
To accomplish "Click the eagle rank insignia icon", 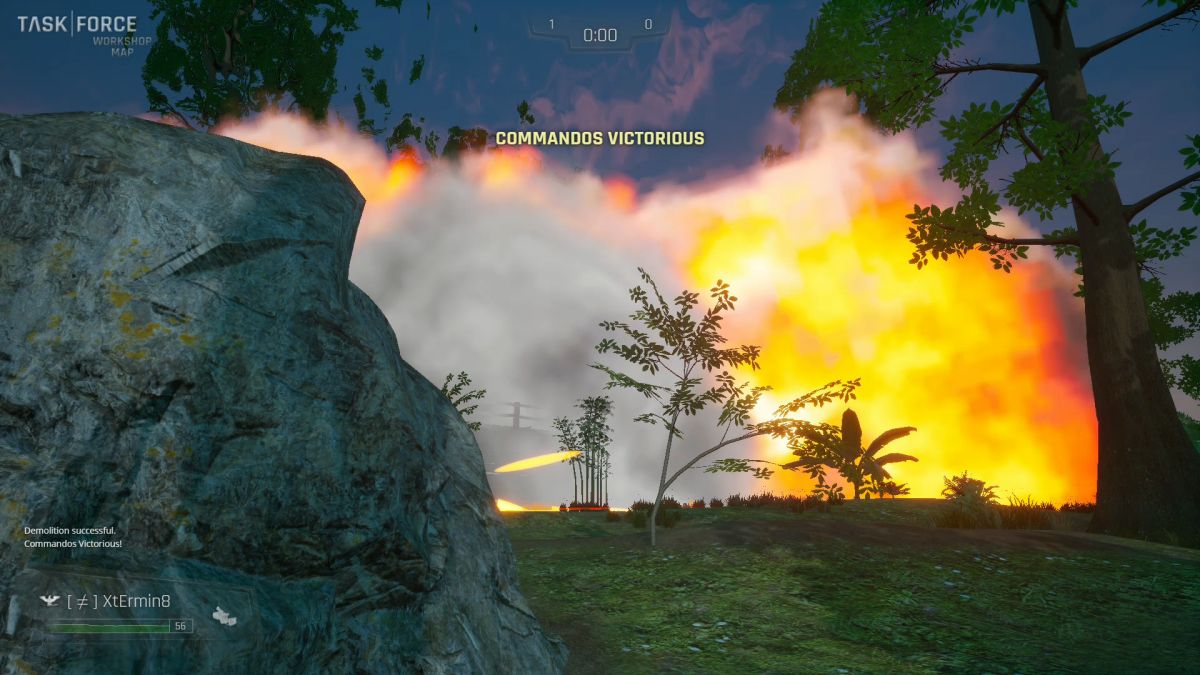I will (48, 601).
